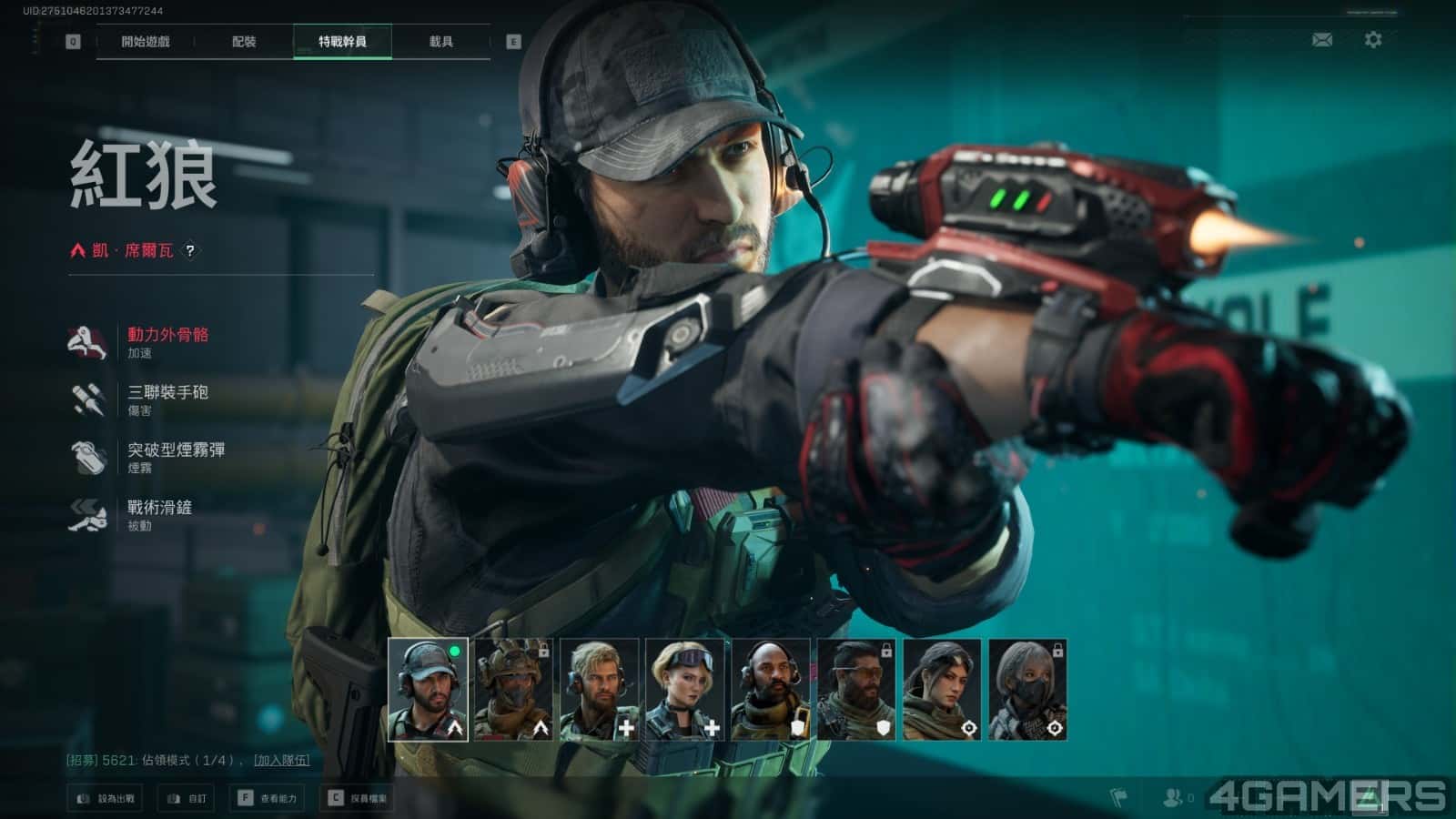1456x819 pixels.
Task: Choose the blonde male medic operator
Action: [599, 689]
